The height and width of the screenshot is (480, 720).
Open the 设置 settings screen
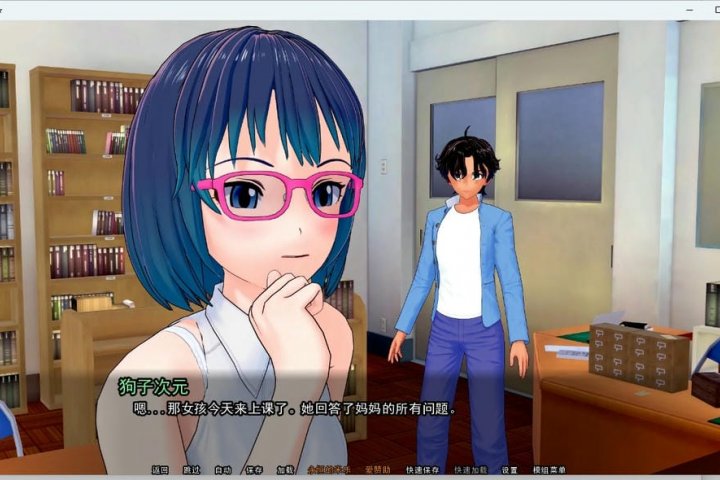click(x=510, y=469)
